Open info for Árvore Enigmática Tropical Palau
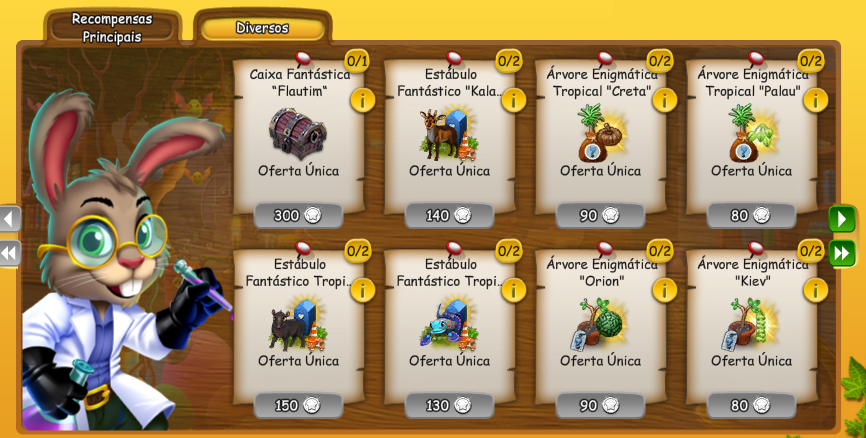The height and width of the screenshot is (438, 866). pyautogui.click(x=815, y=100)
